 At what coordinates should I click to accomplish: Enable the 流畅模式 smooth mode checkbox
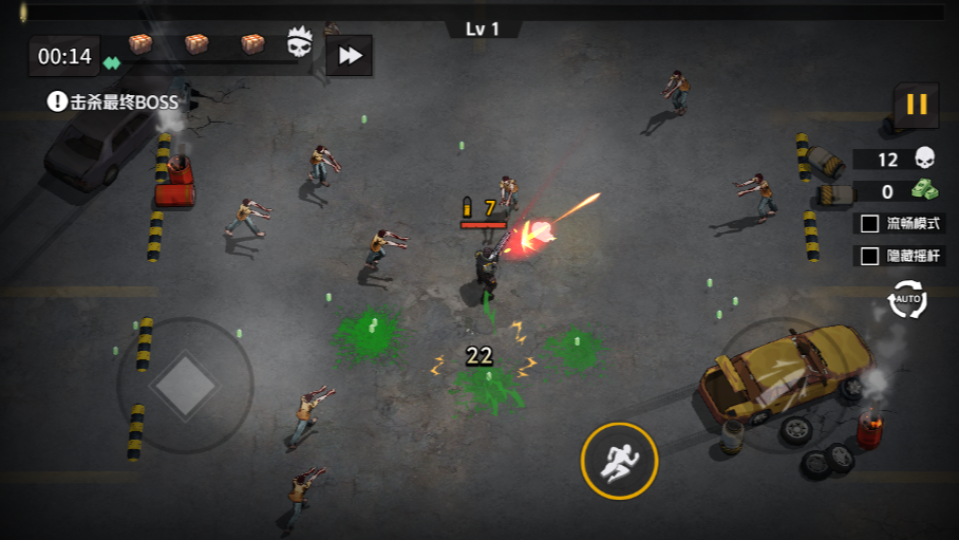coord(870,224)
